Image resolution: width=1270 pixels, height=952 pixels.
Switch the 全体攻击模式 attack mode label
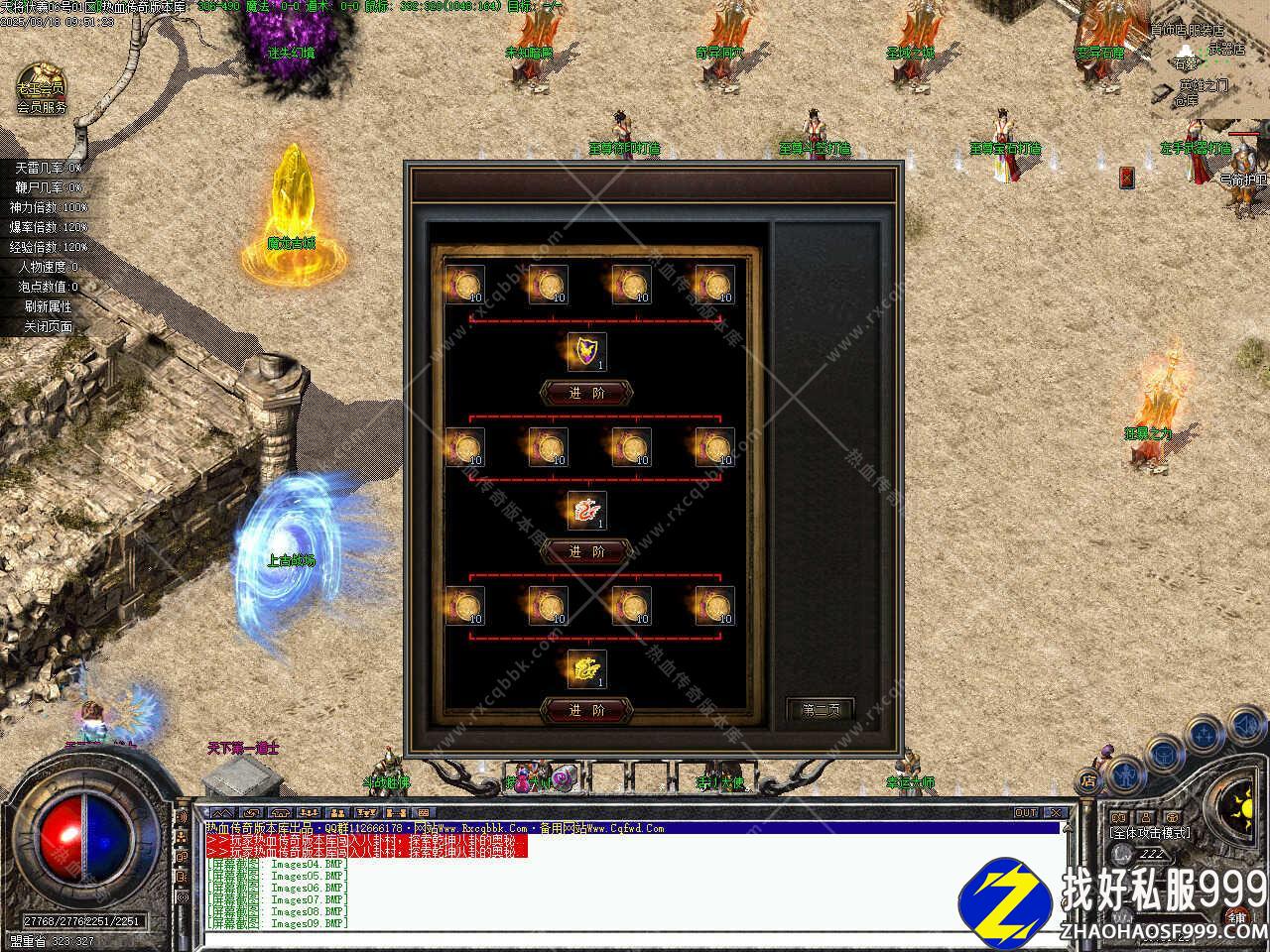click(1150, 833)
